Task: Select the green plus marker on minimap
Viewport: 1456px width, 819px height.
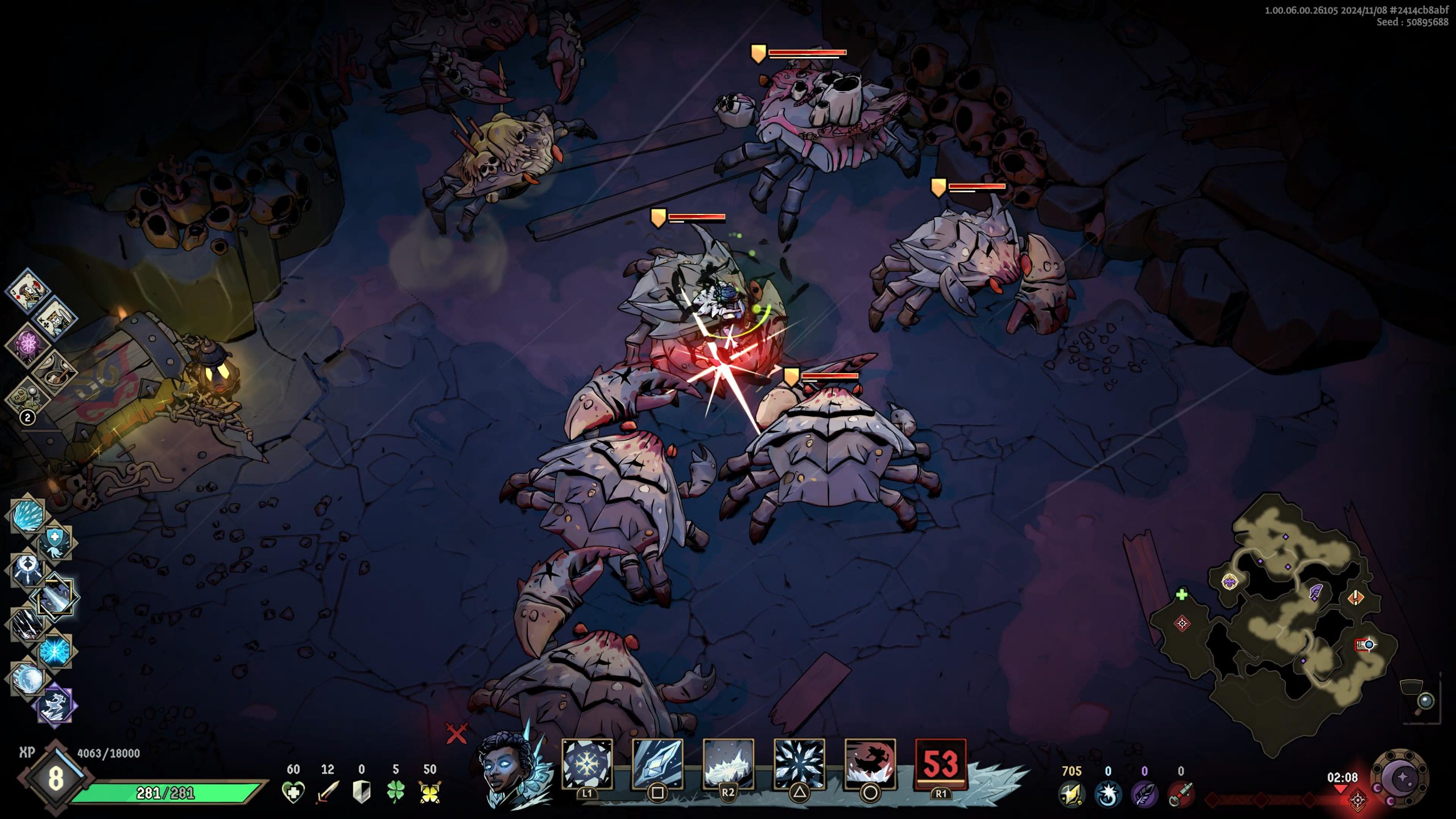Action: (1182, 595)
